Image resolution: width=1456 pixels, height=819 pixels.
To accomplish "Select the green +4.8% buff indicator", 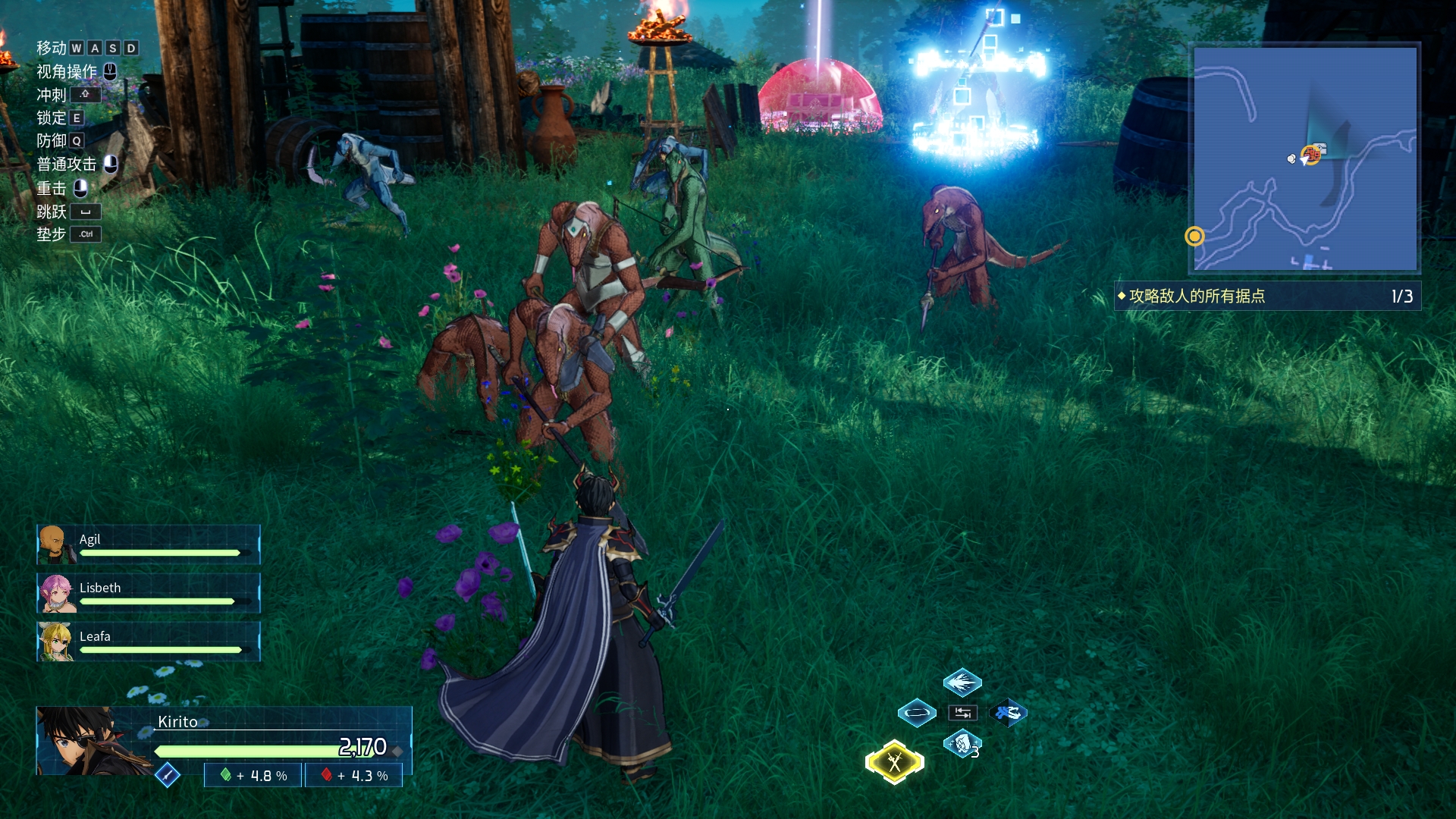I will click(x=254, y=775).
